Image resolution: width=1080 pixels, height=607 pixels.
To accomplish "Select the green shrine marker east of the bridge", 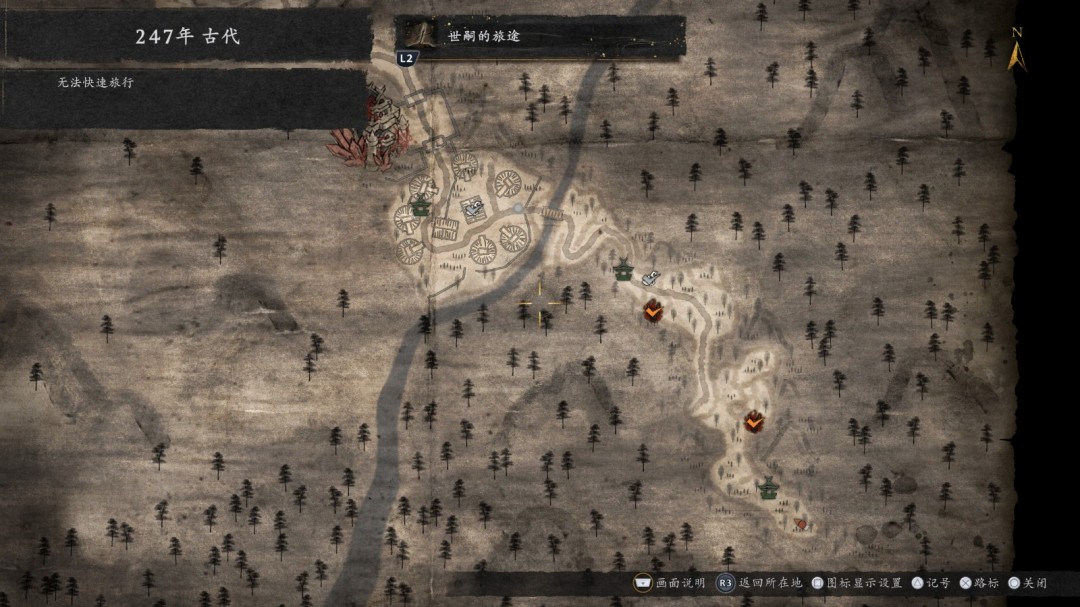I will pos(624,269).
